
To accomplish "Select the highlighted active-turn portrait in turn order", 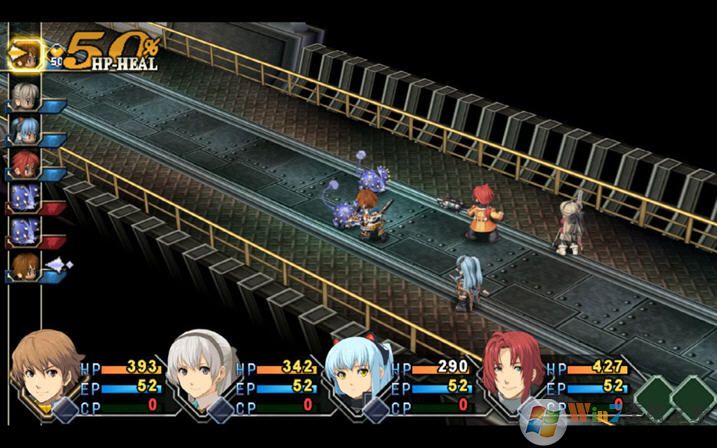I will [x=25, y=54].
